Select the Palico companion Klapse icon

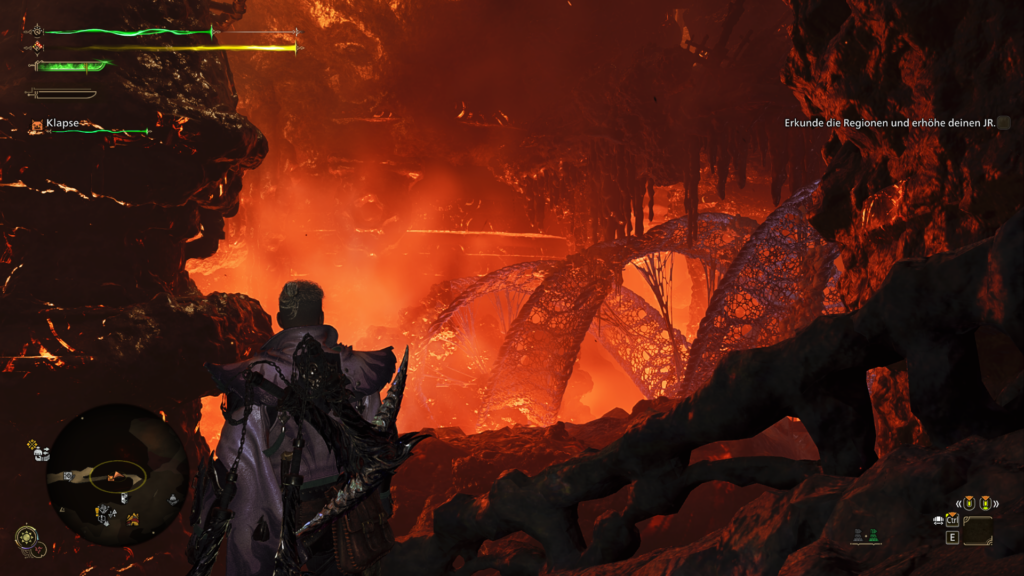[x=37, y=125]
